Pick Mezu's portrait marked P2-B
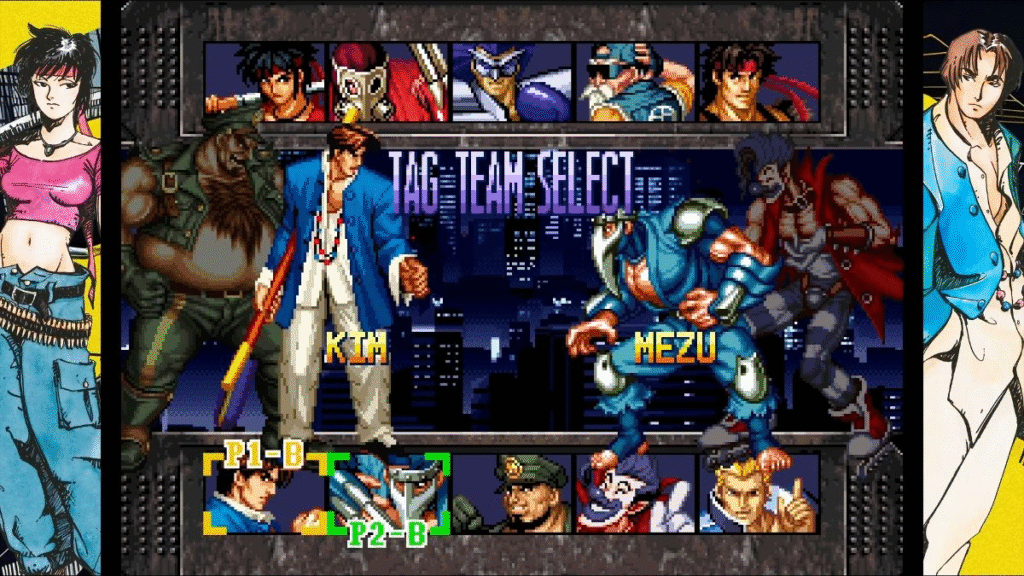The image size is (1024, 576). tap(389, 493)
